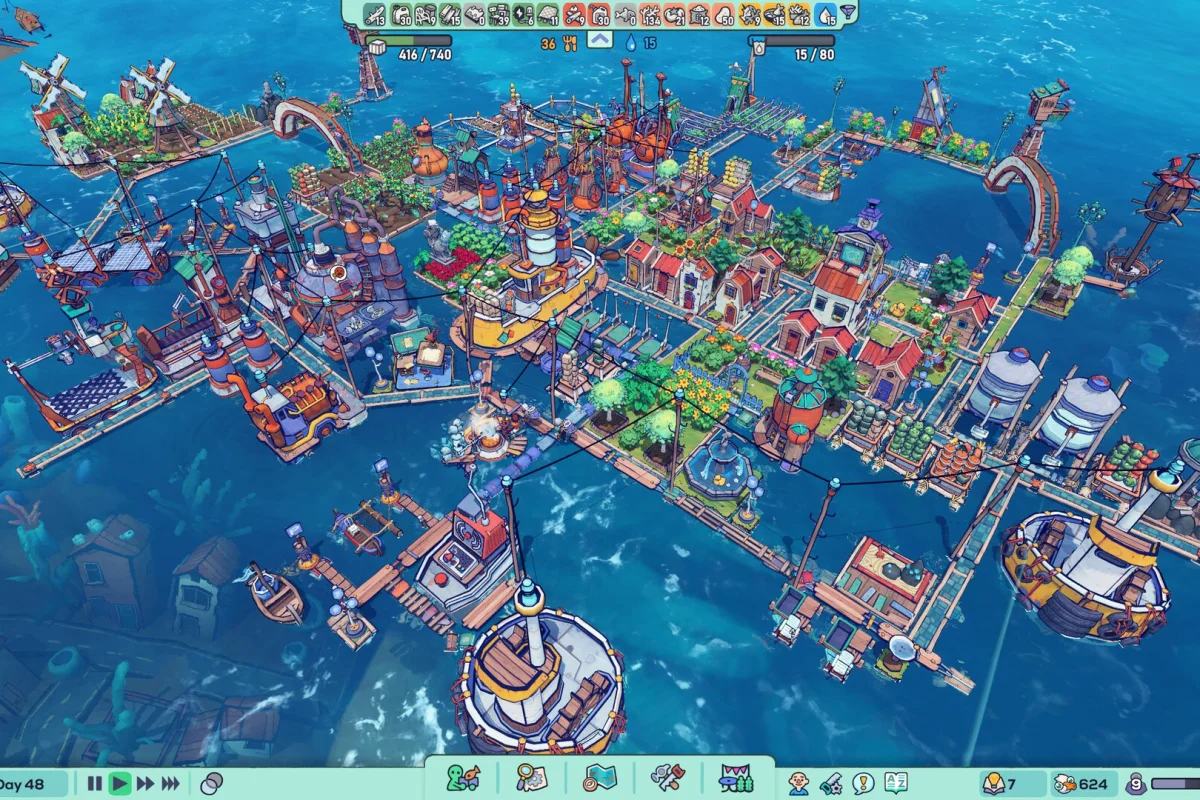Screen dimensions: 1200x800
Task: Activate triple fast-forward speed
Action: tap(172, 784)
